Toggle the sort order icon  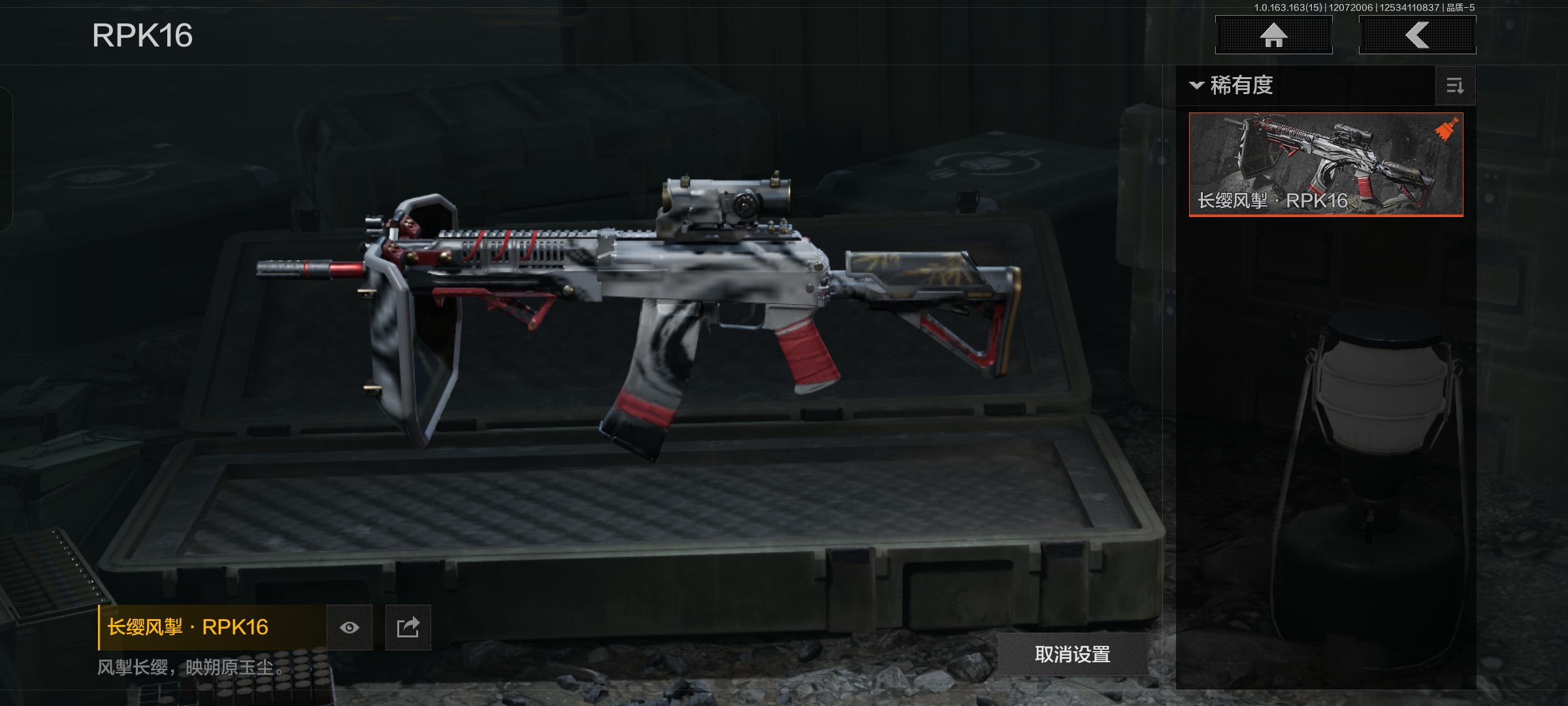tap(1455, 86)
